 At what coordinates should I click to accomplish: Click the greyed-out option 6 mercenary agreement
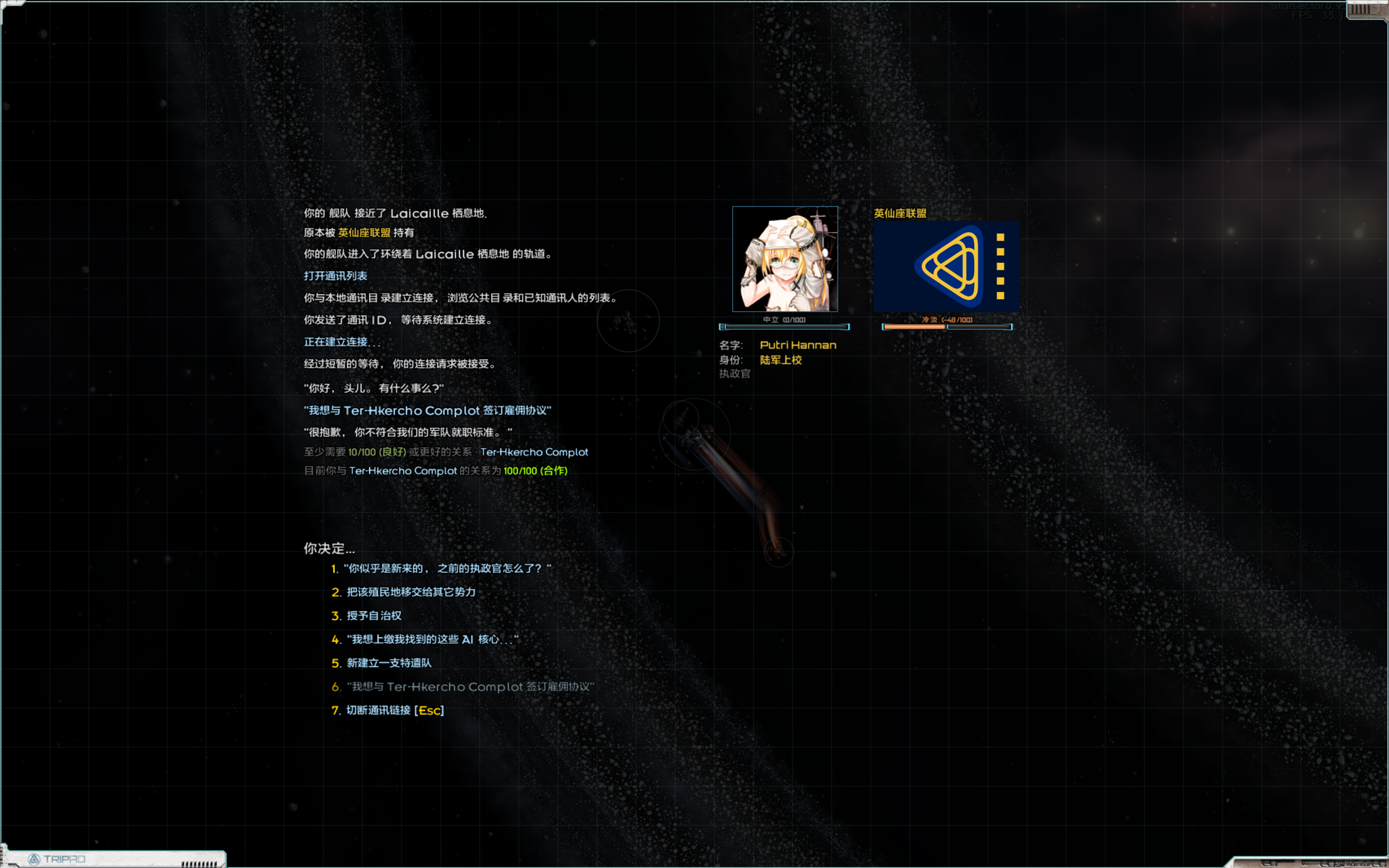point(471,687)
